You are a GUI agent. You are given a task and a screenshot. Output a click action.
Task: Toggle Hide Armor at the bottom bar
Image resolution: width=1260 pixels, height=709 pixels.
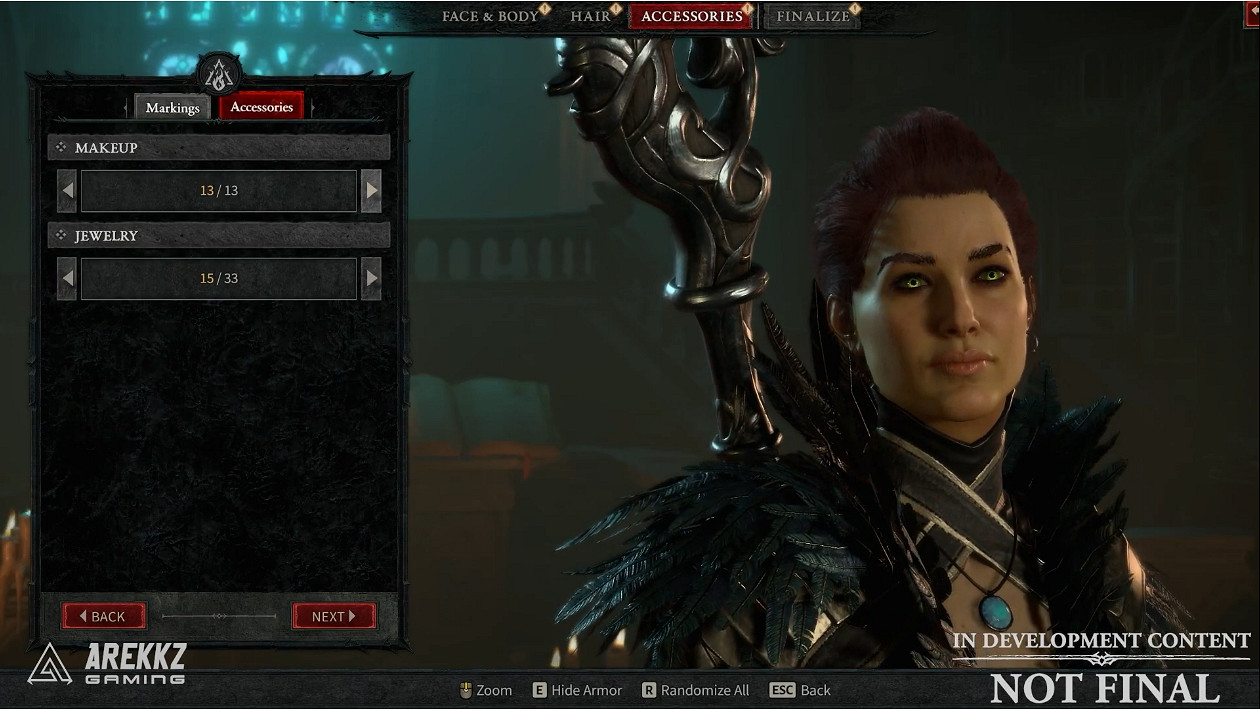(x=577, y=690)
